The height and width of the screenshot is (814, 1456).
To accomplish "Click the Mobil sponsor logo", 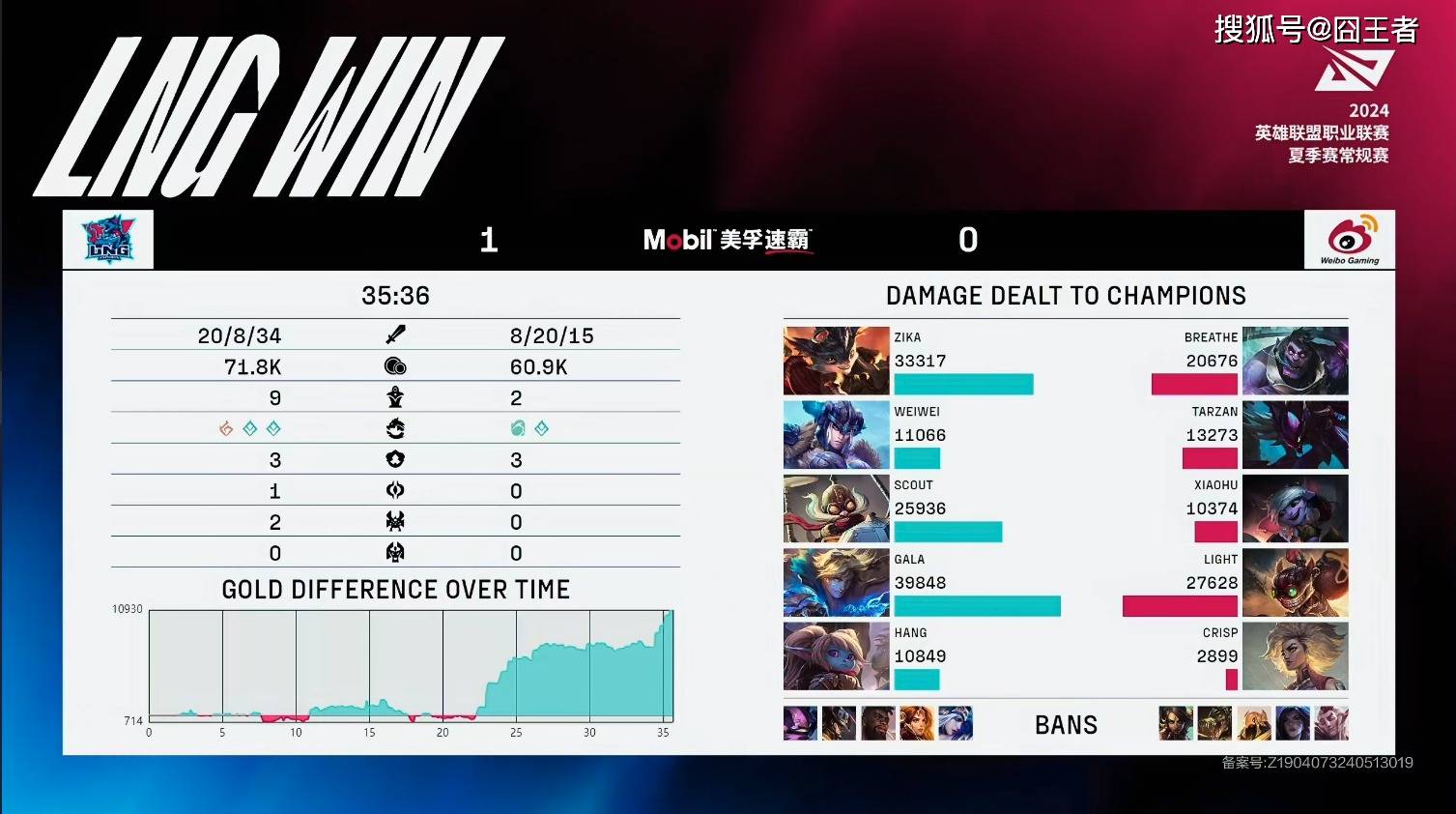I will 728,240.
